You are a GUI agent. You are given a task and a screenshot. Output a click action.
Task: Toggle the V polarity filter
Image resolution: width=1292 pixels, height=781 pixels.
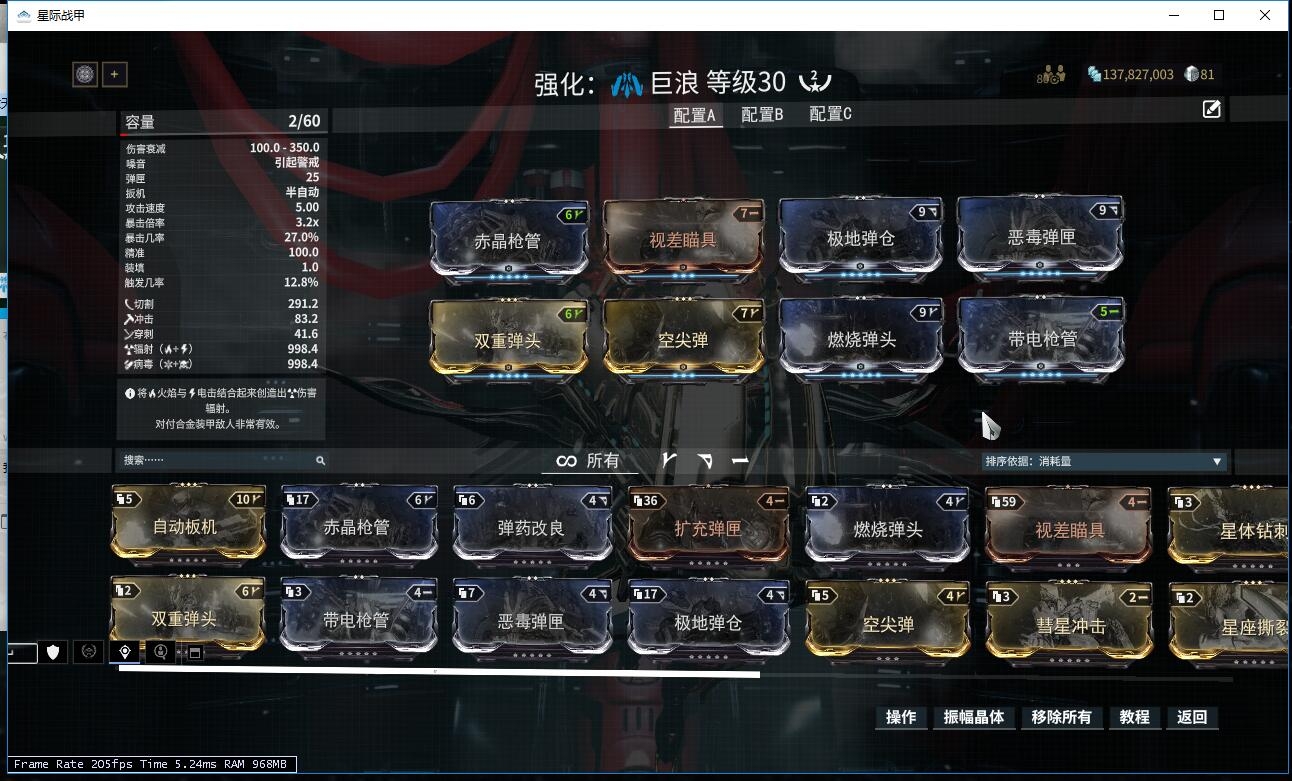[670, 461]
